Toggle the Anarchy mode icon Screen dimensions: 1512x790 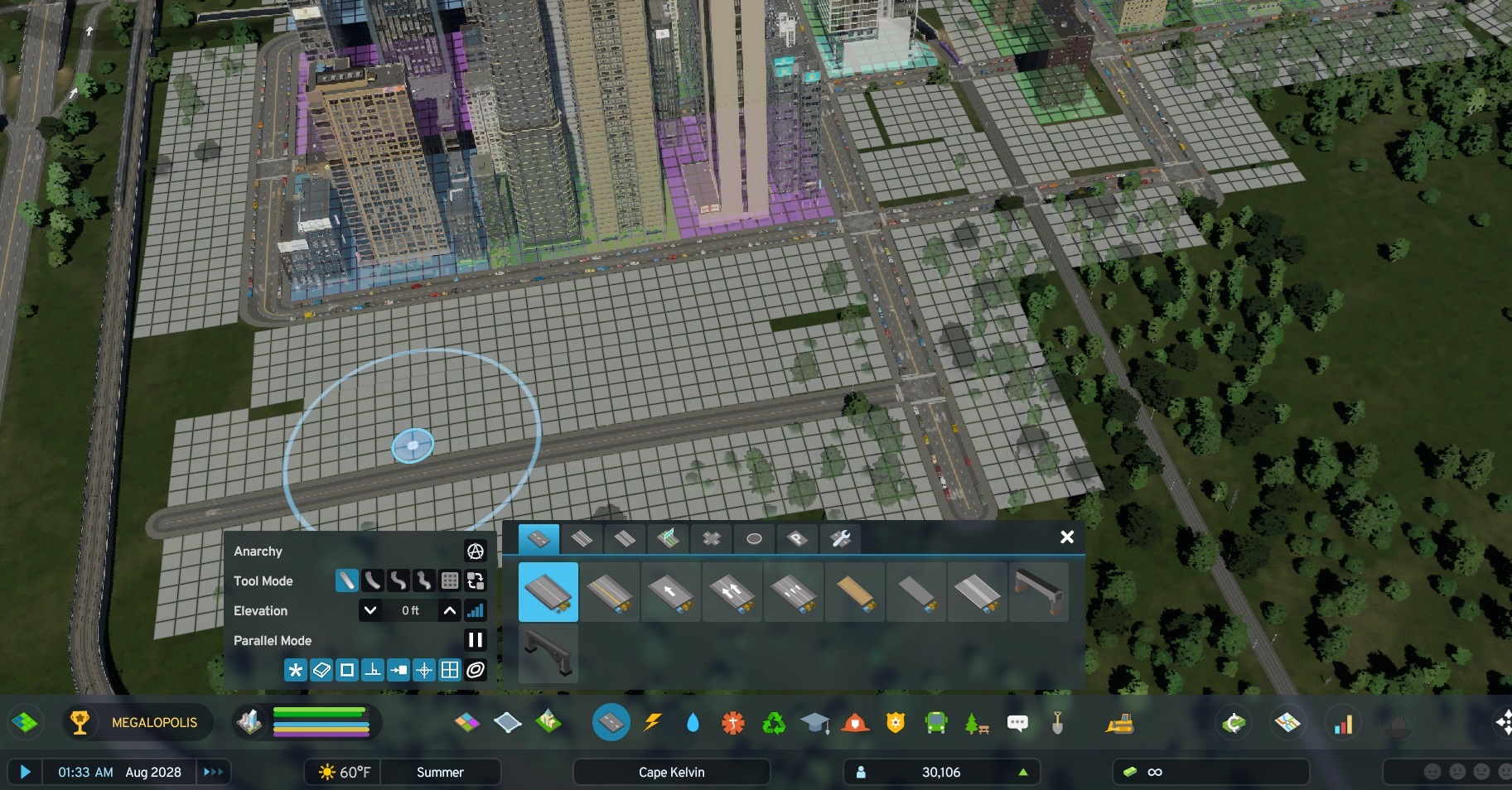(475, 551)
